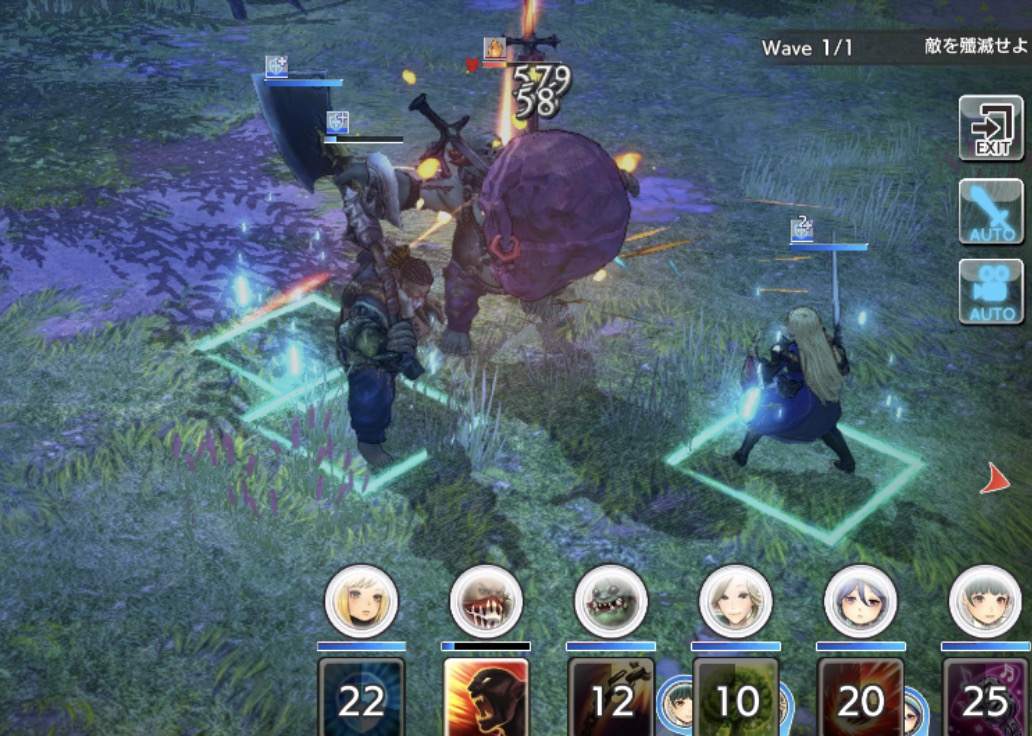Tap the skill card with cooldown 20
Image resolution: width=1032 pixels, height=736 pixels.
point(860,698)
